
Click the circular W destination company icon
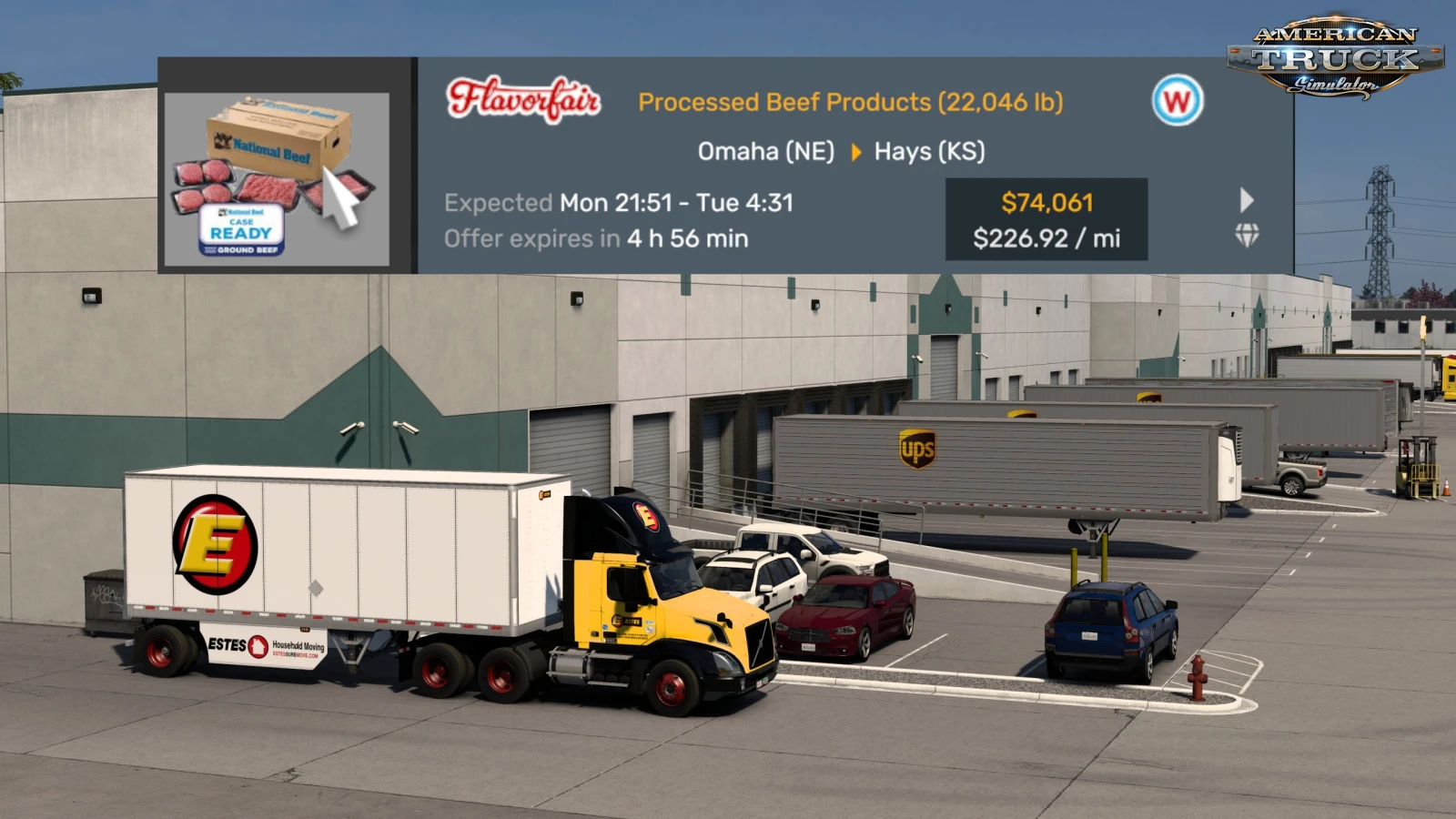[1177, 100]
